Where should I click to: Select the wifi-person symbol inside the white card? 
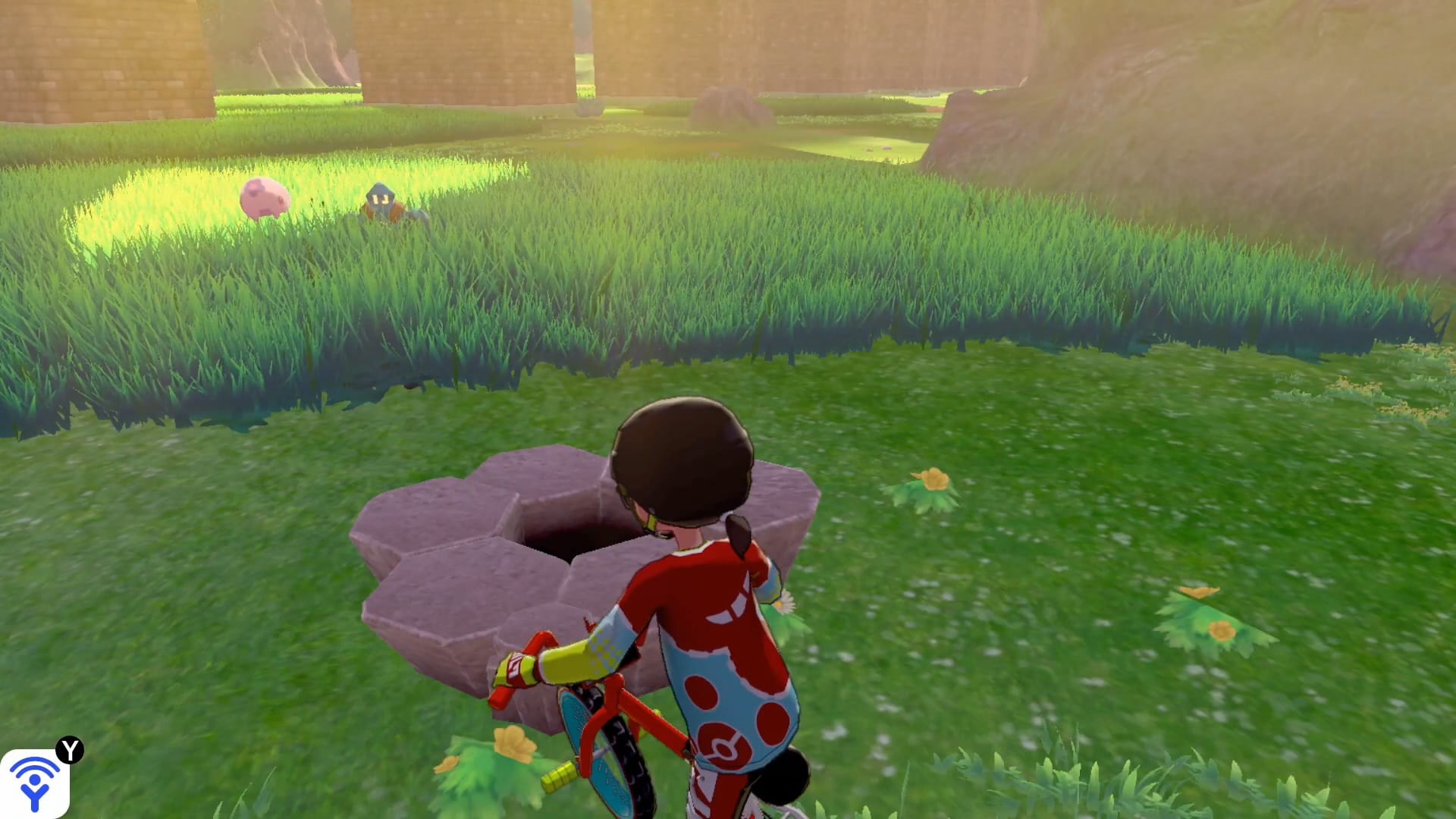pos(34,781)
